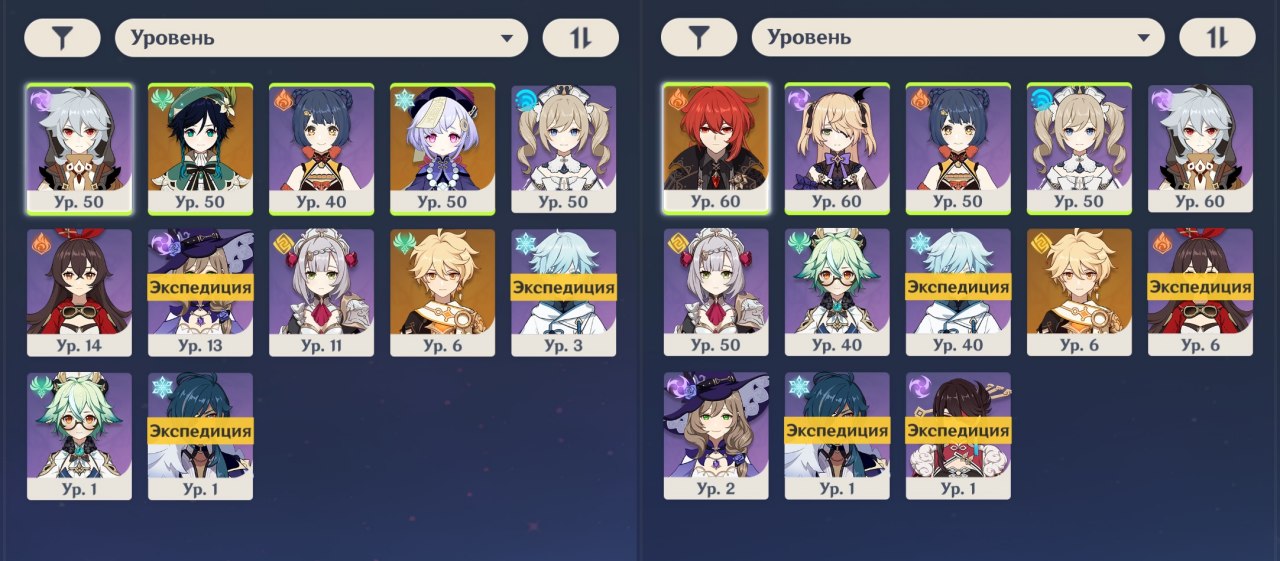Viewport: 1280px width, 561px height.
Task: Select Diluc's character card
Action: point(716,148)
